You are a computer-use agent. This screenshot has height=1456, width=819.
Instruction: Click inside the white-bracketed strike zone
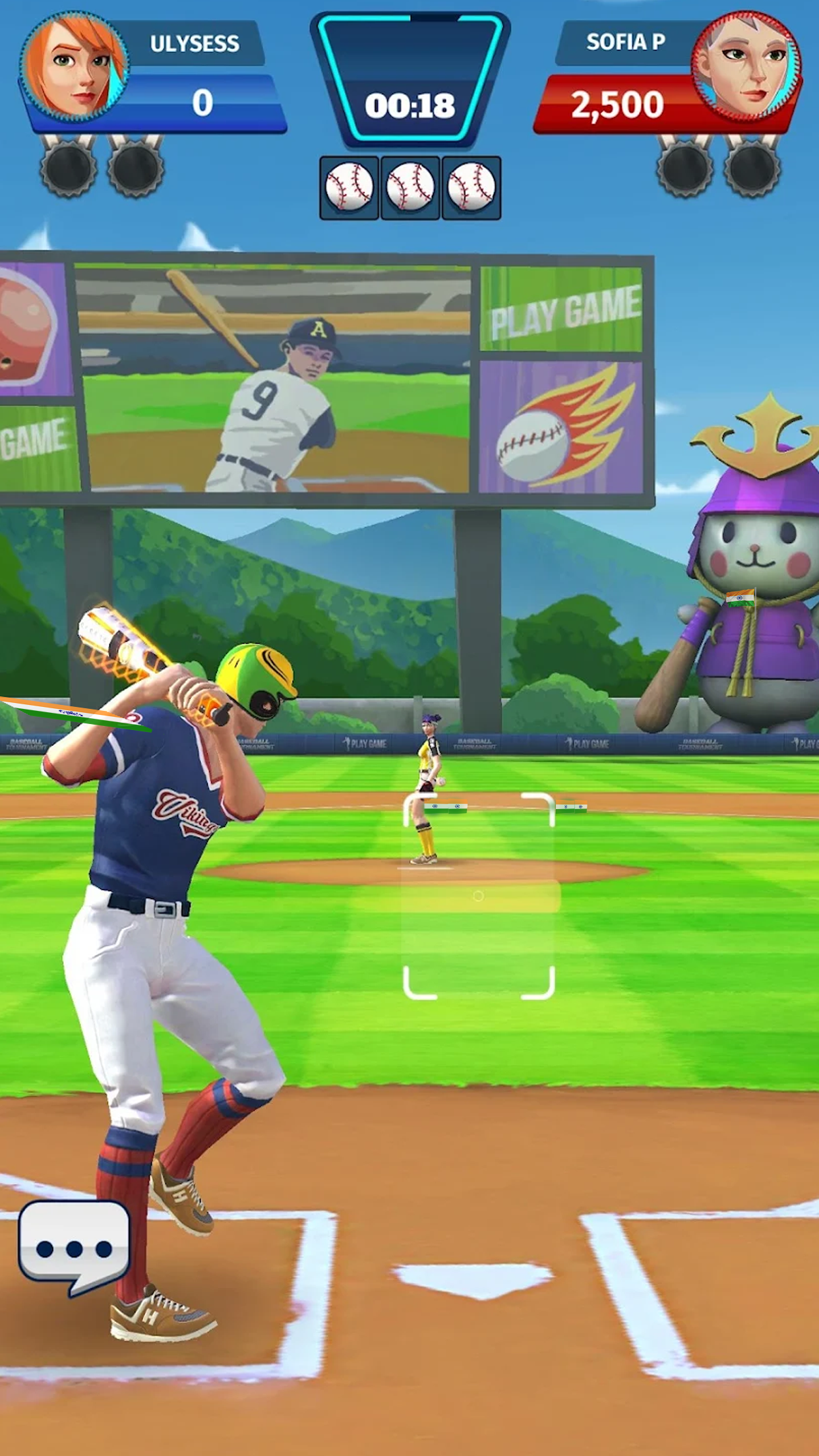478,895
